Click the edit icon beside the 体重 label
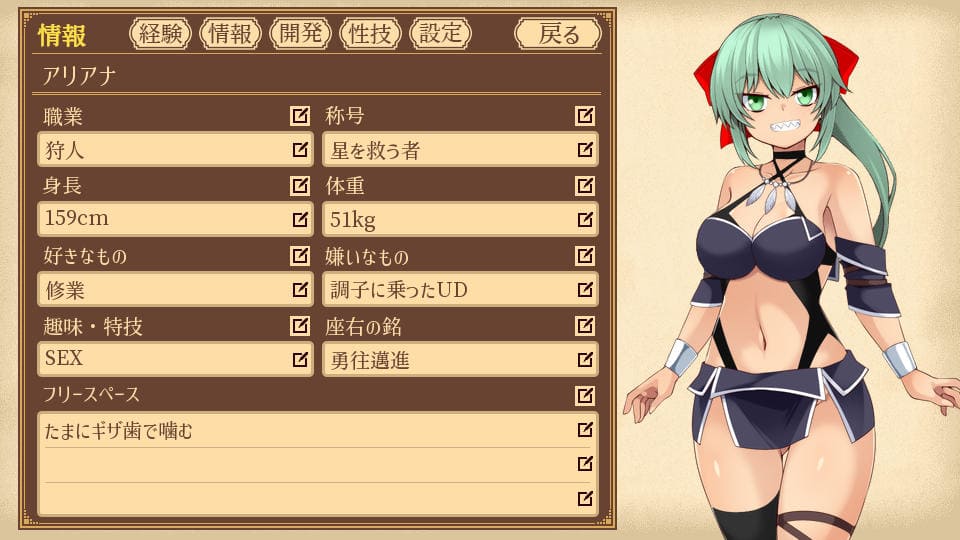The width and height of the screenshot is (960, 540). (x=585, y=186)
